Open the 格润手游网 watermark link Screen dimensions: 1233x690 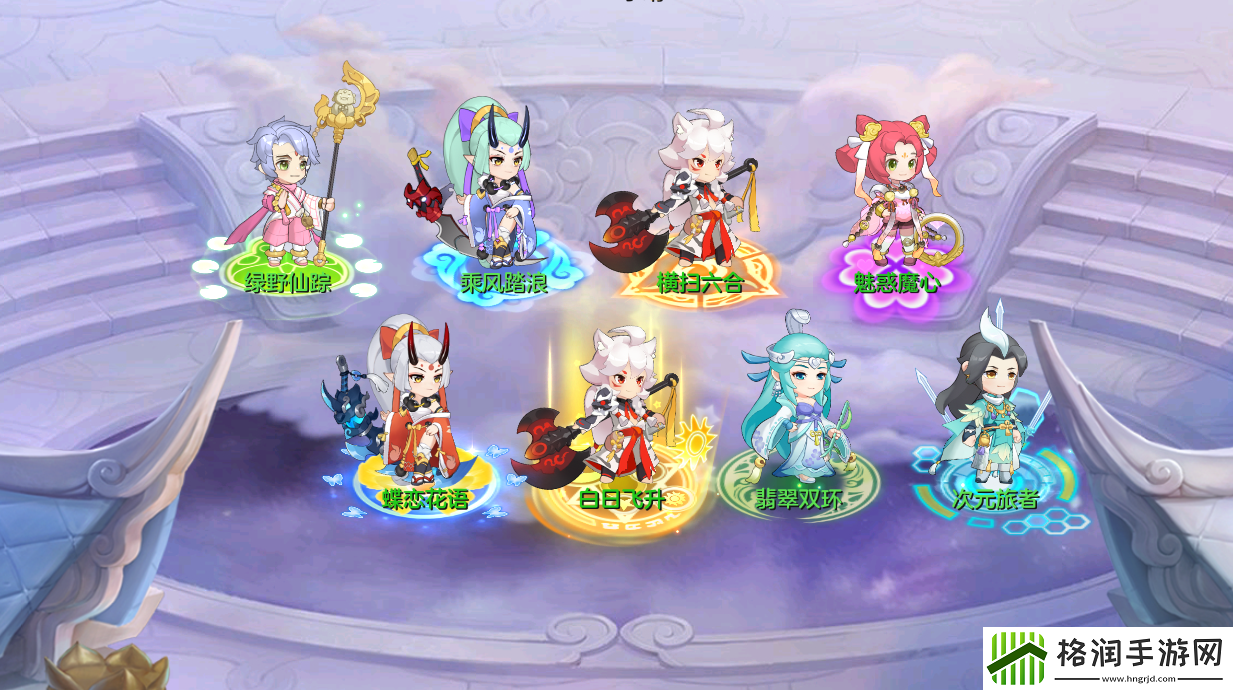click(1107, 658)
